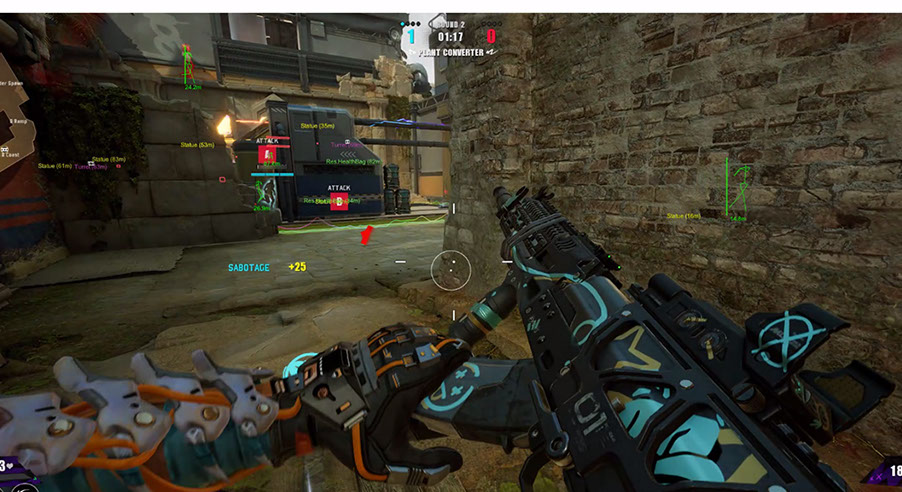Screen dimensions: 902x492
Task: Select the Attack A objective marker
Action: pos(266,154)
